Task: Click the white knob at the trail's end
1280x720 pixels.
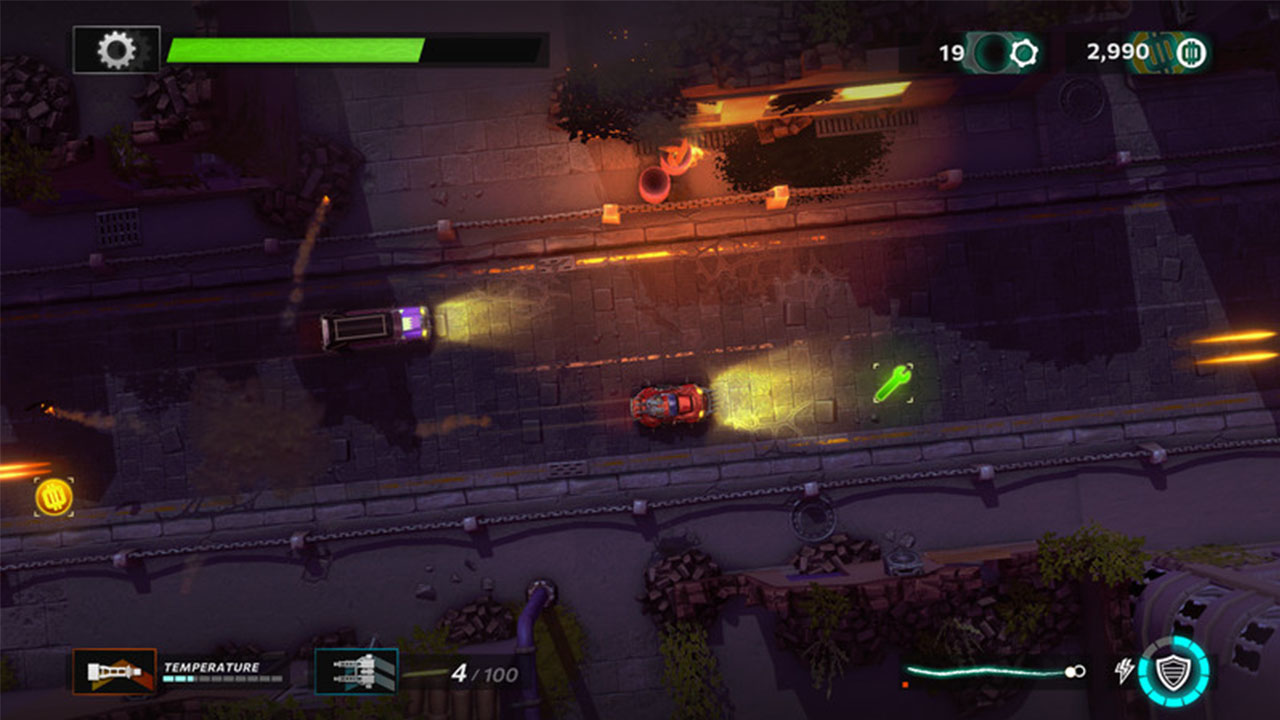Action: pyautogui.click(x=1072, y=670)
